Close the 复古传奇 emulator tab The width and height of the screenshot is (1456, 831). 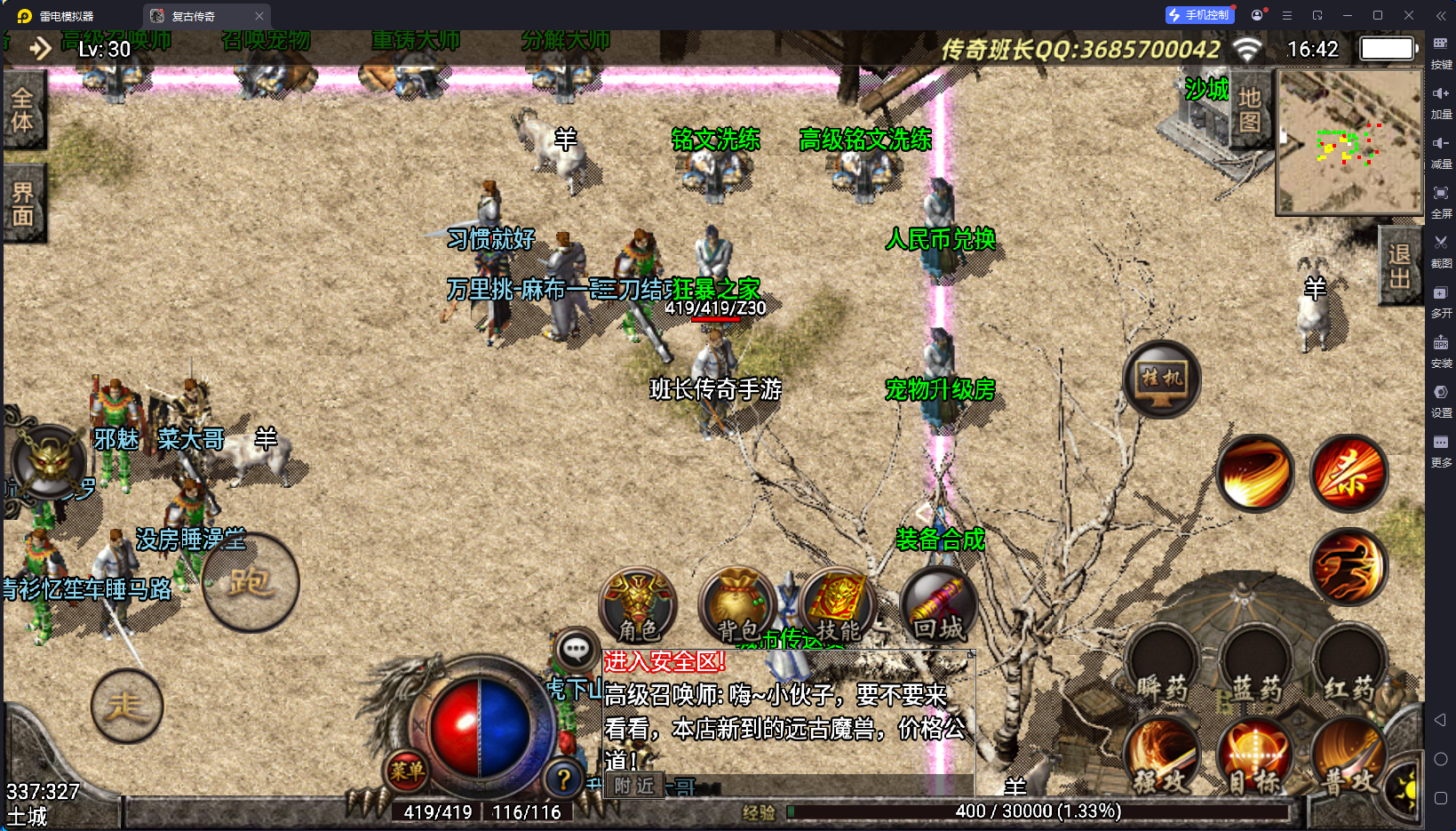(x=259, y=16)
